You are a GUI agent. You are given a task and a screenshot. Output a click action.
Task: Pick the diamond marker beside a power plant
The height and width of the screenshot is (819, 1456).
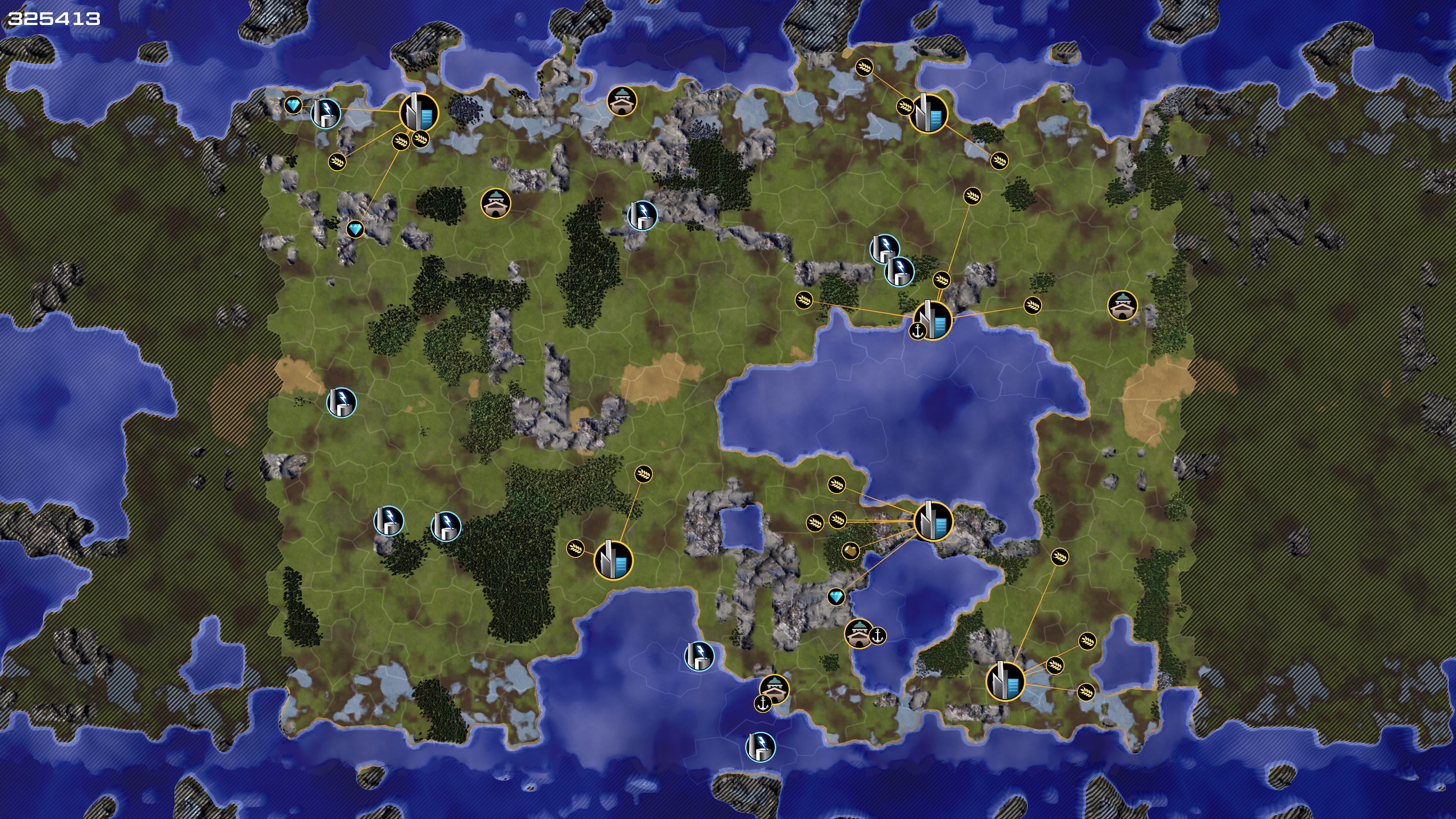tap(293, 105)
